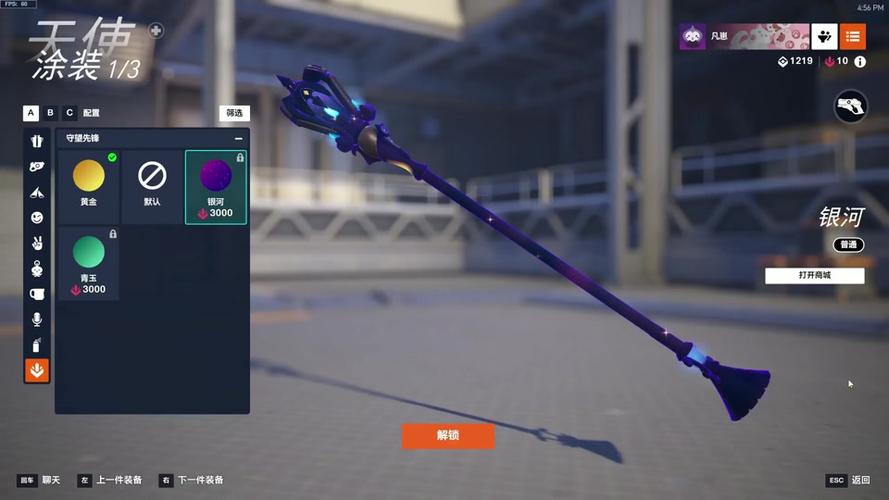Switch to loadout tab A
This screenshot has height=500, width=889.
(x=31, y=113)
